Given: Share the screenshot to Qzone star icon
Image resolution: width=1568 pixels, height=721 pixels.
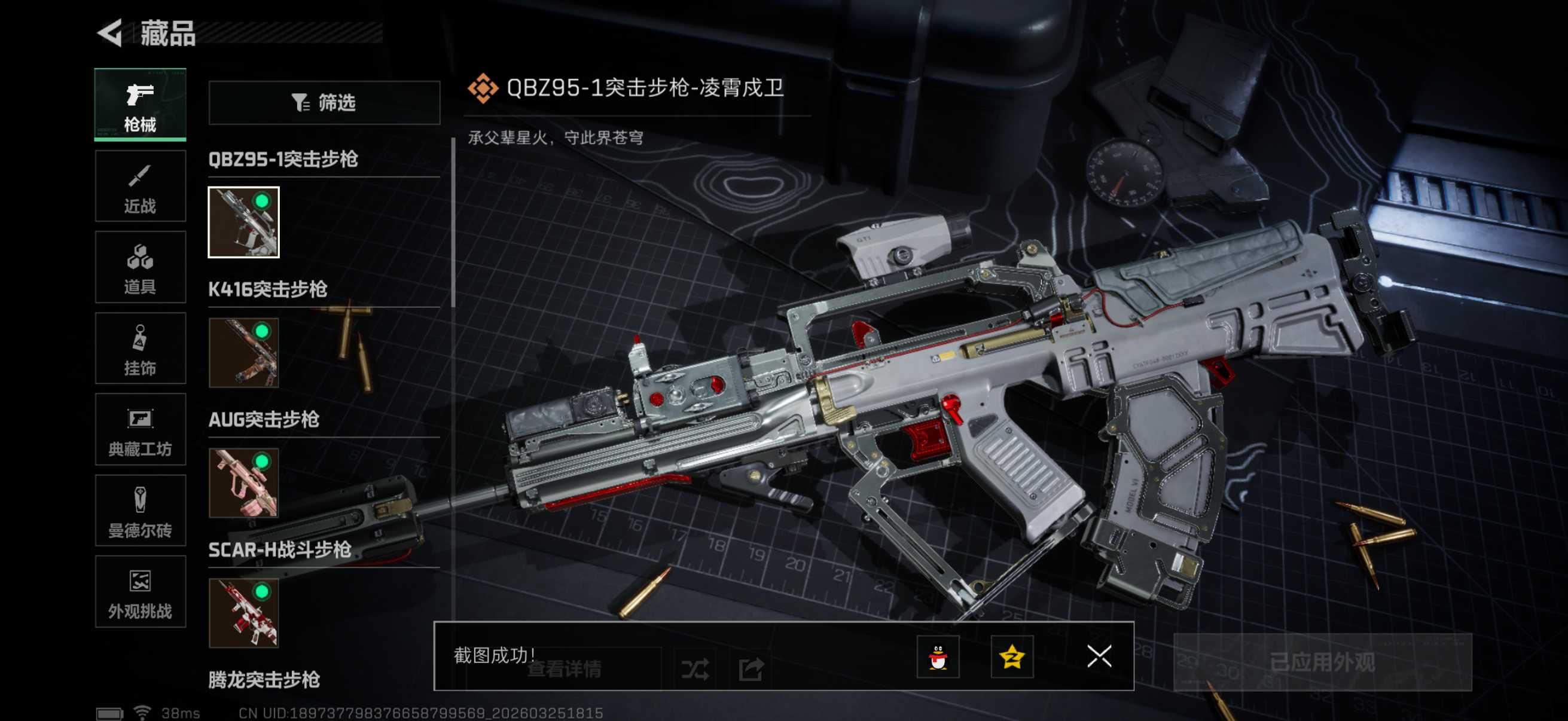Looking at the screenshot, I should 1012,656.
